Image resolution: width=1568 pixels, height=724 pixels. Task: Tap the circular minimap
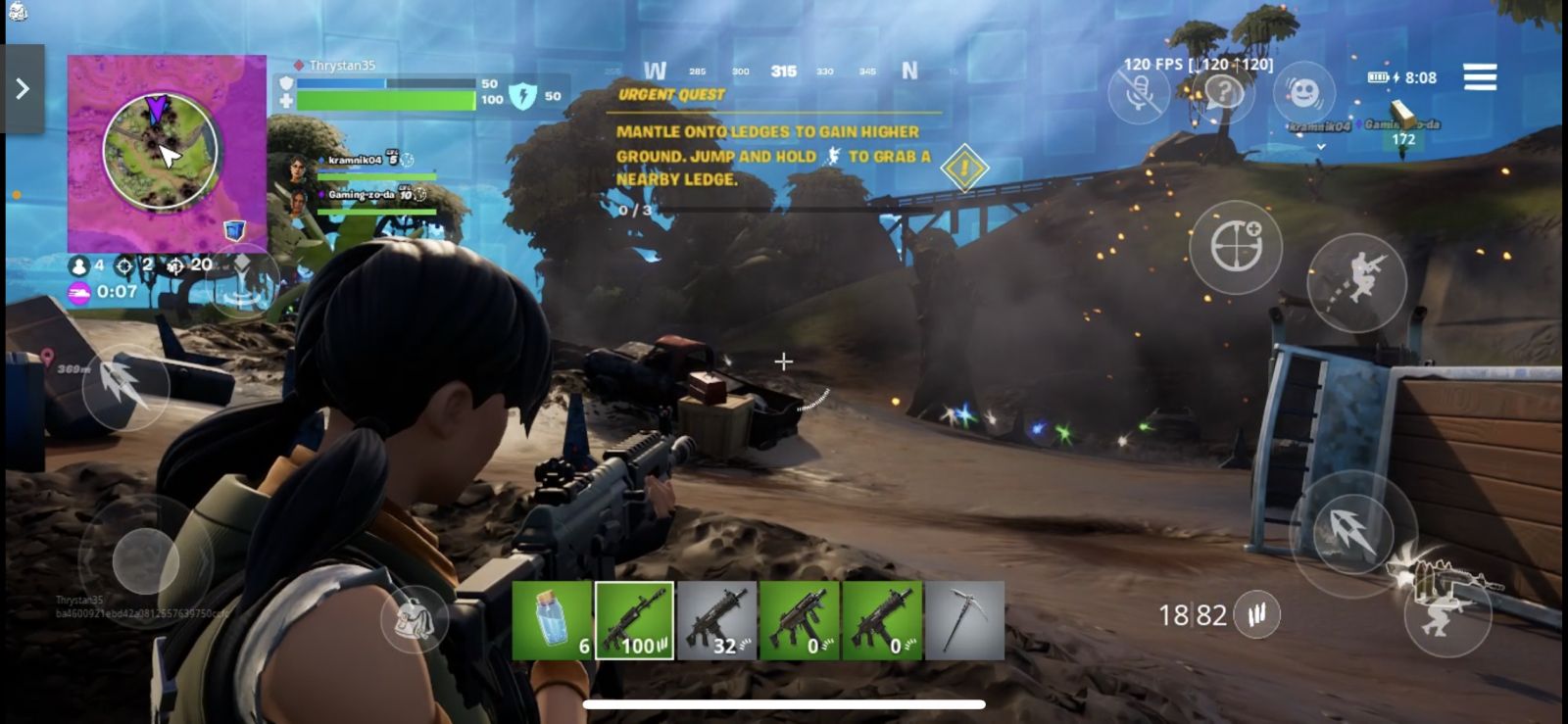tap(161, 151)
